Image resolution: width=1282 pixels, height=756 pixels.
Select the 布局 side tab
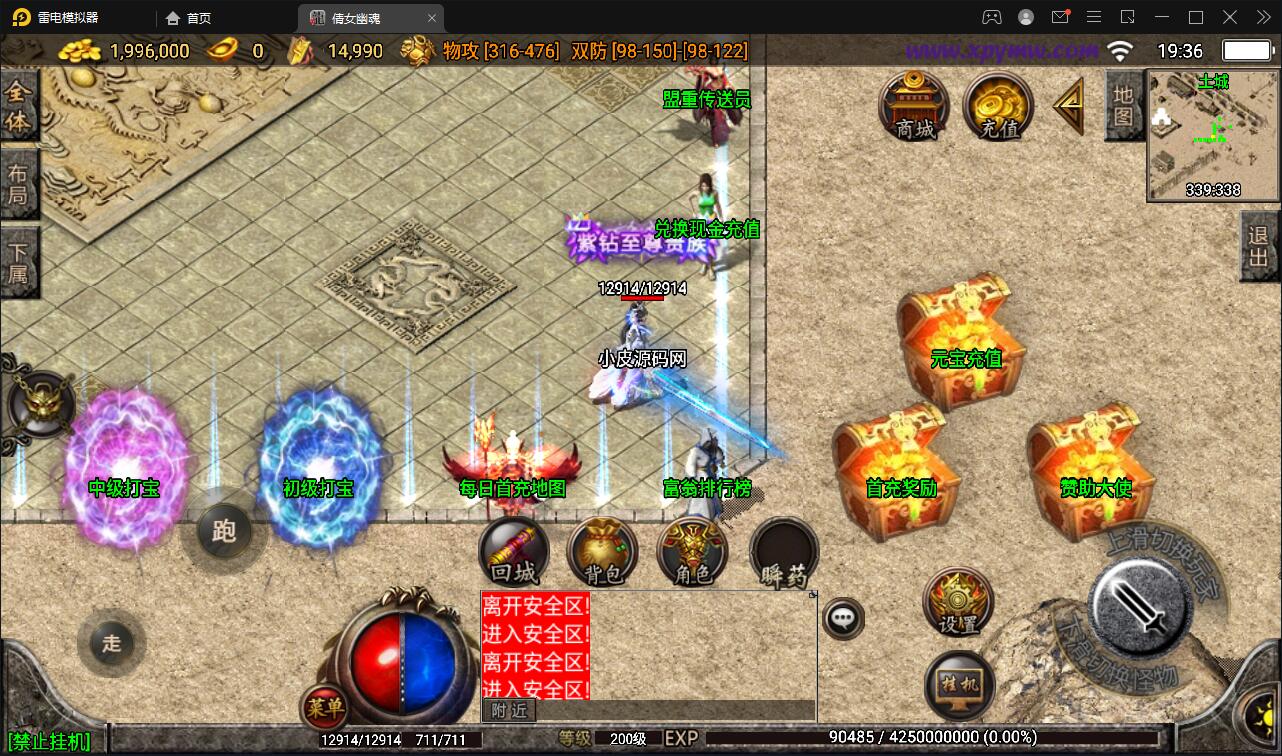(18, 183)
